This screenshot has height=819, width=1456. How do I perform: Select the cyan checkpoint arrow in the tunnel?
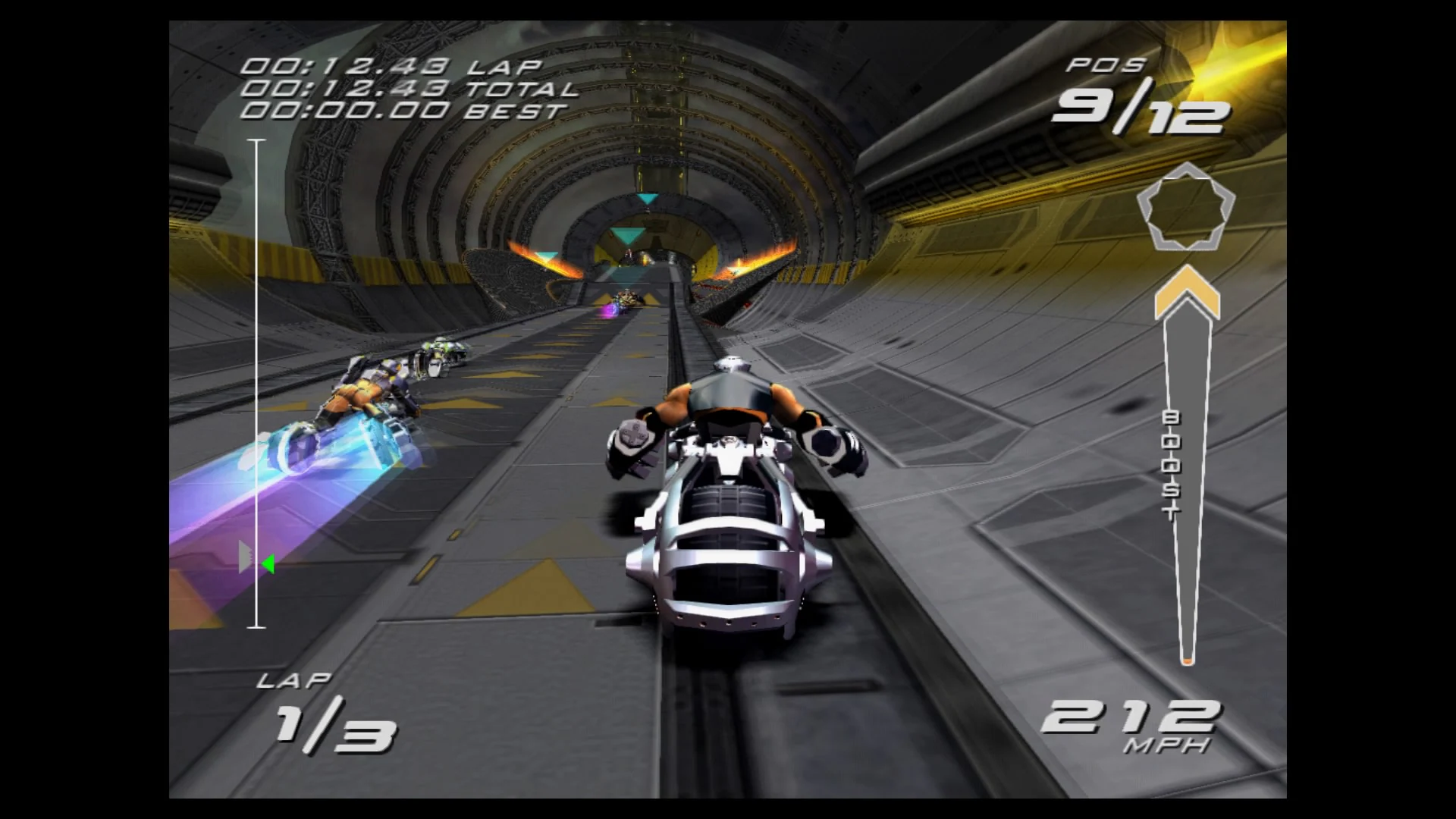647,199
